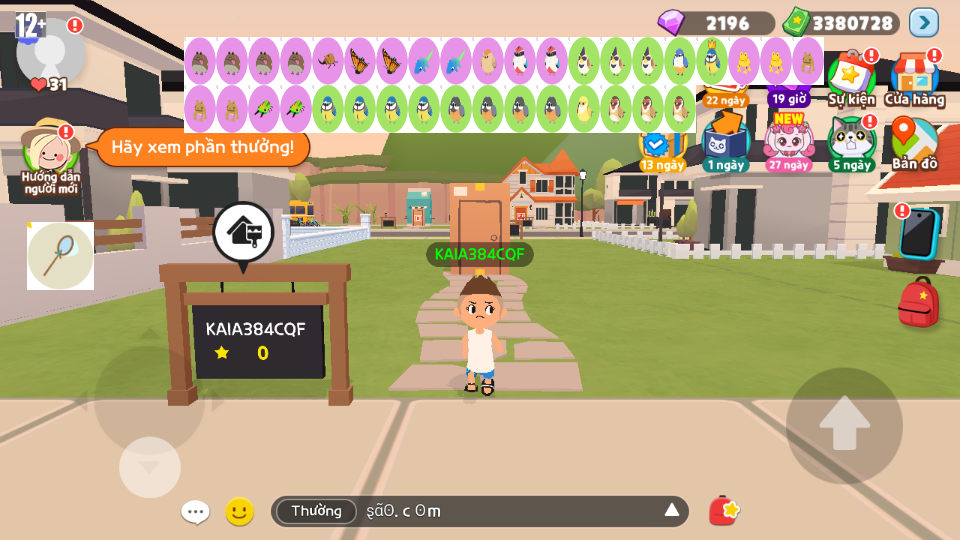Open the Cửa hàng shop
Viewport: 960px width, 540px height.
coord(914,77)
